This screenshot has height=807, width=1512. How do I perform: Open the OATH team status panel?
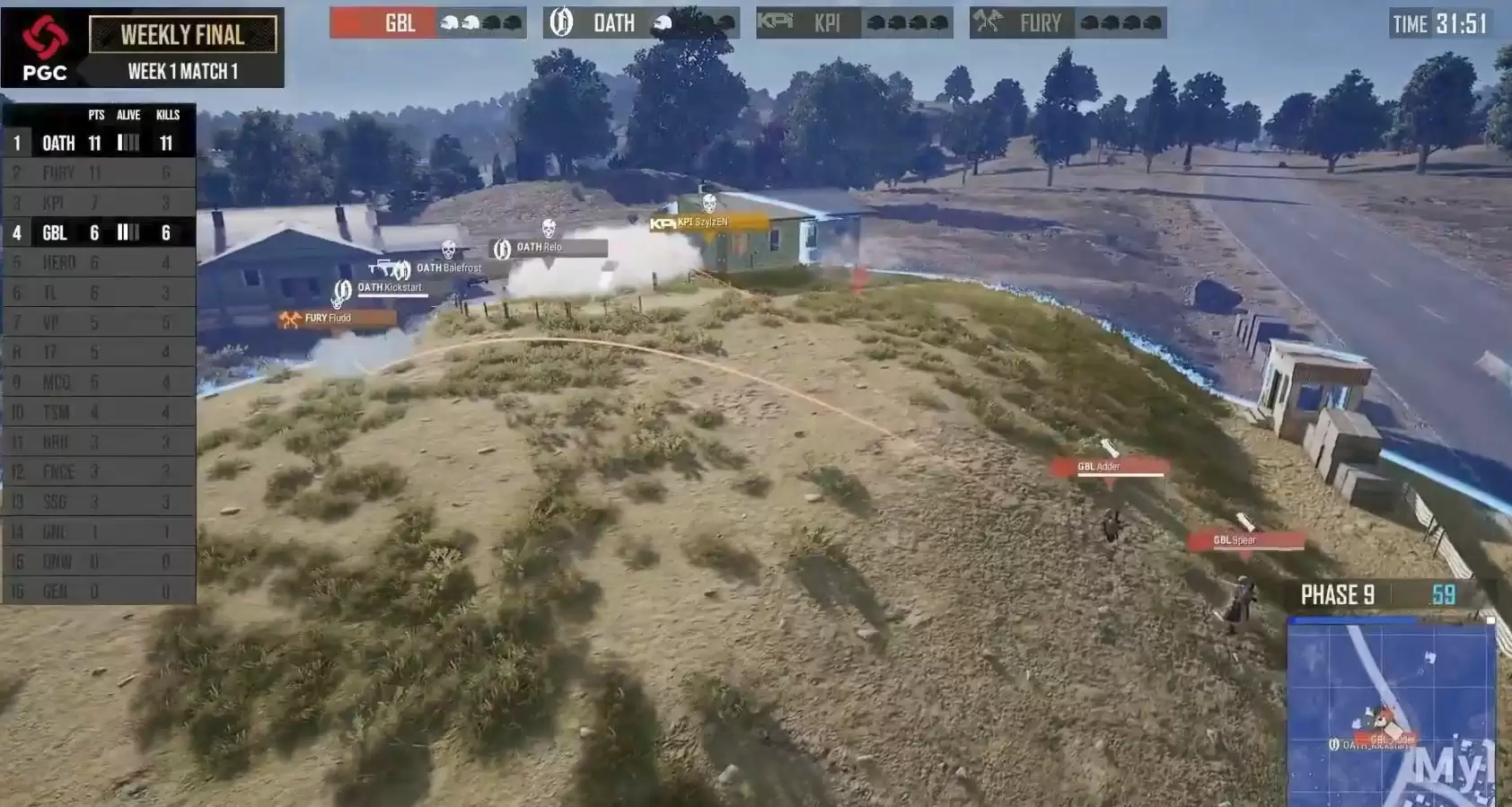641,22
